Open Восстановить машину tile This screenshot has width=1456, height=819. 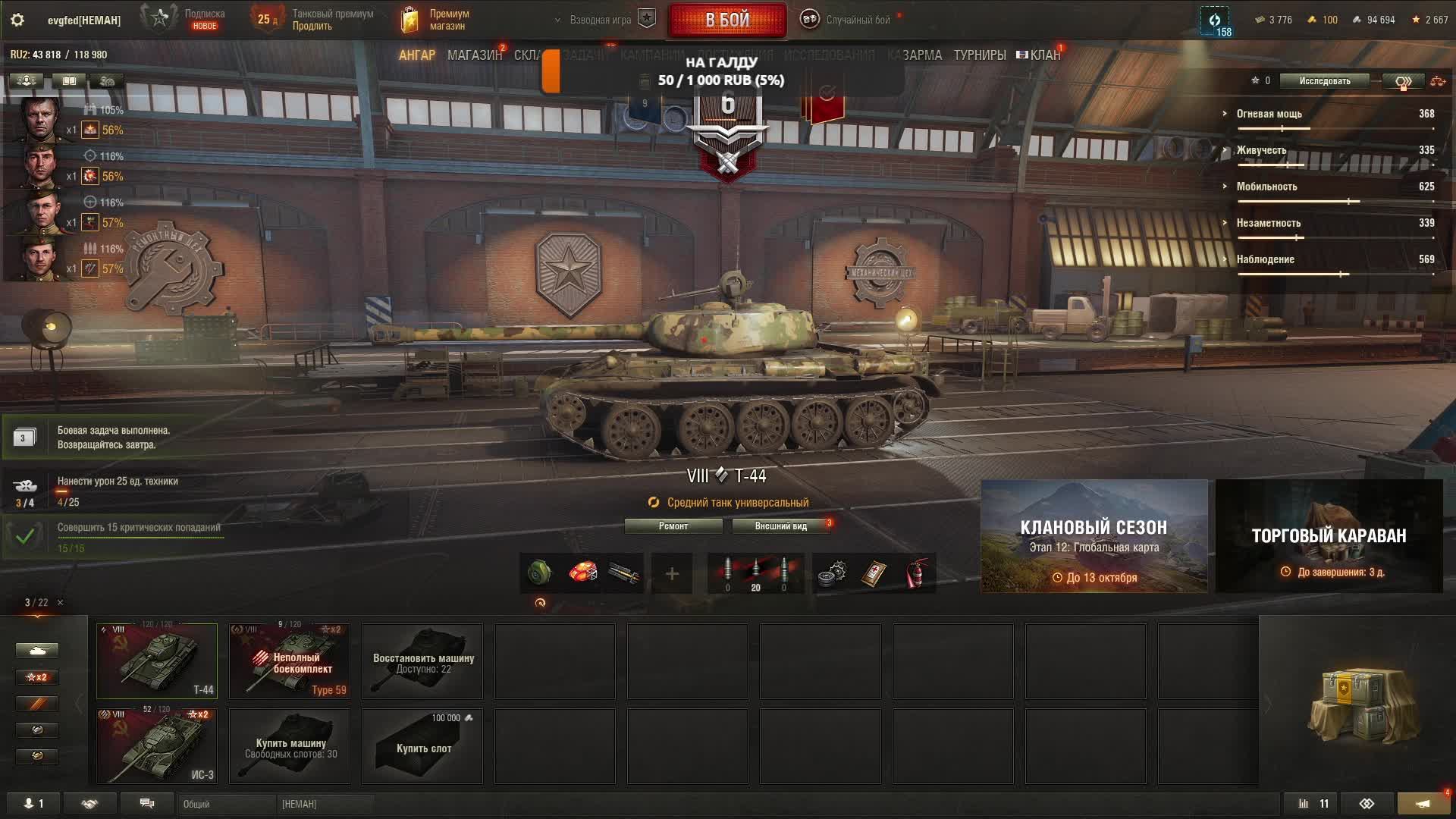[x=422, y=661]
